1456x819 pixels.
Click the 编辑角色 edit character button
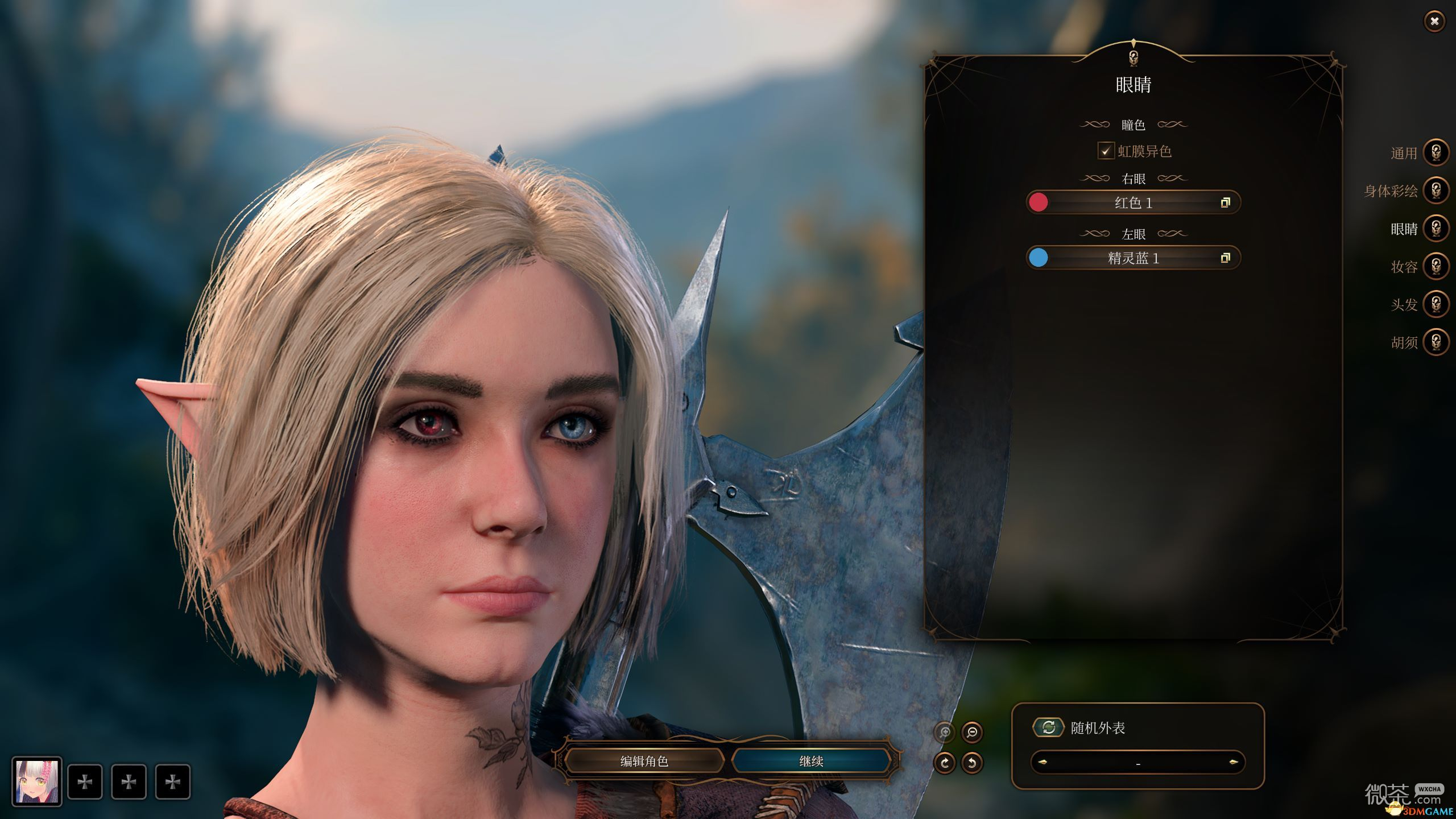(644, 761)
